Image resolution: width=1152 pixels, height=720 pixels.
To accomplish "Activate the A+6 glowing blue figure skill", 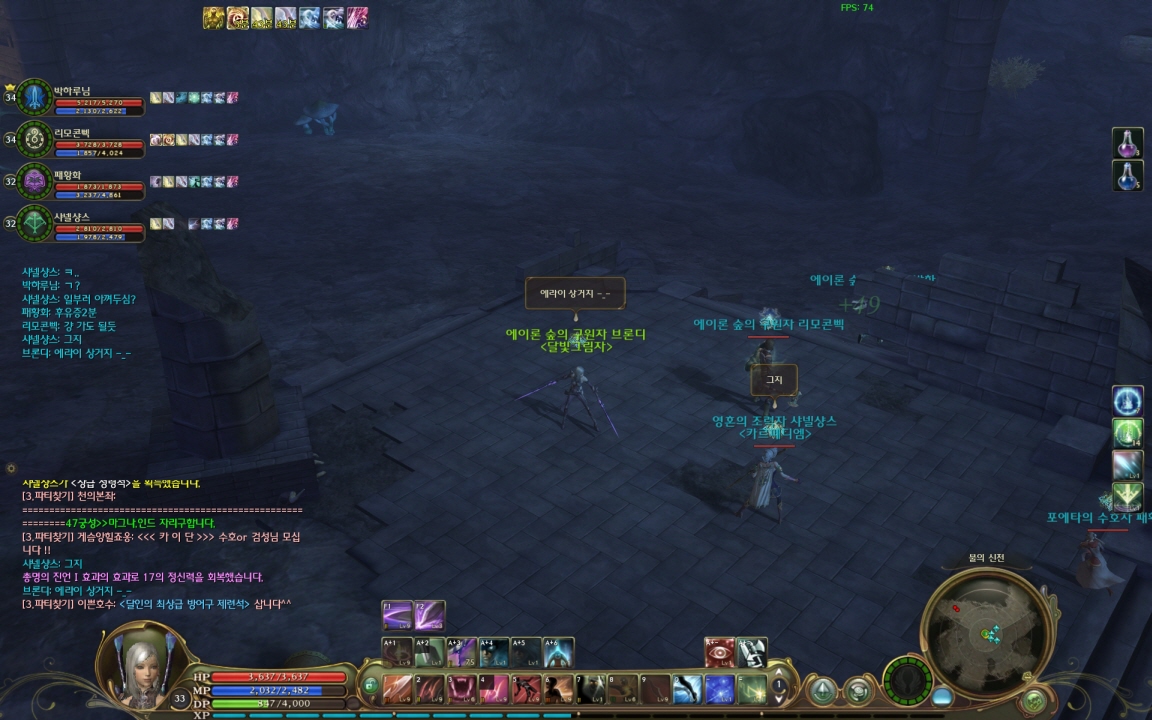I will pos(558,652).
